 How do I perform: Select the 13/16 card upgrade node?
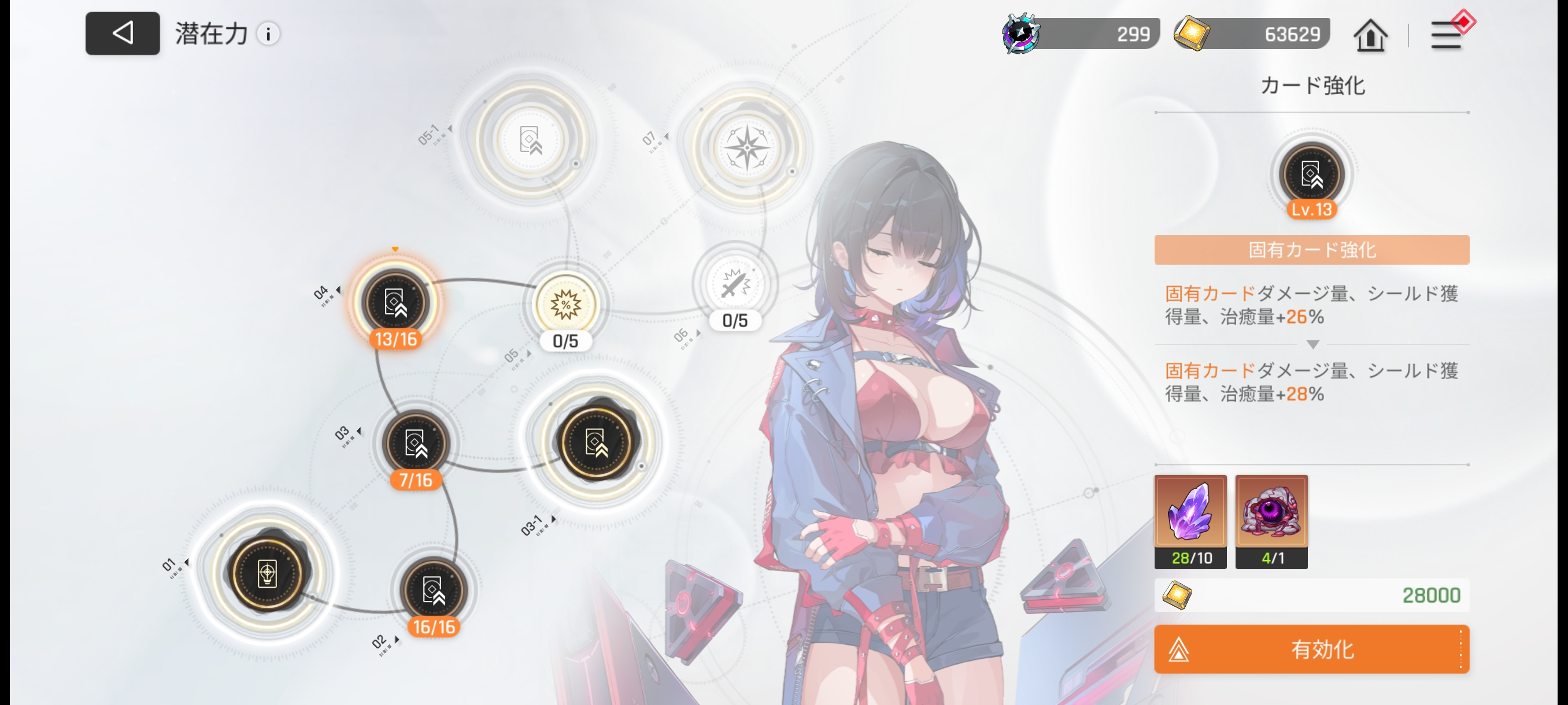[395, 302]
